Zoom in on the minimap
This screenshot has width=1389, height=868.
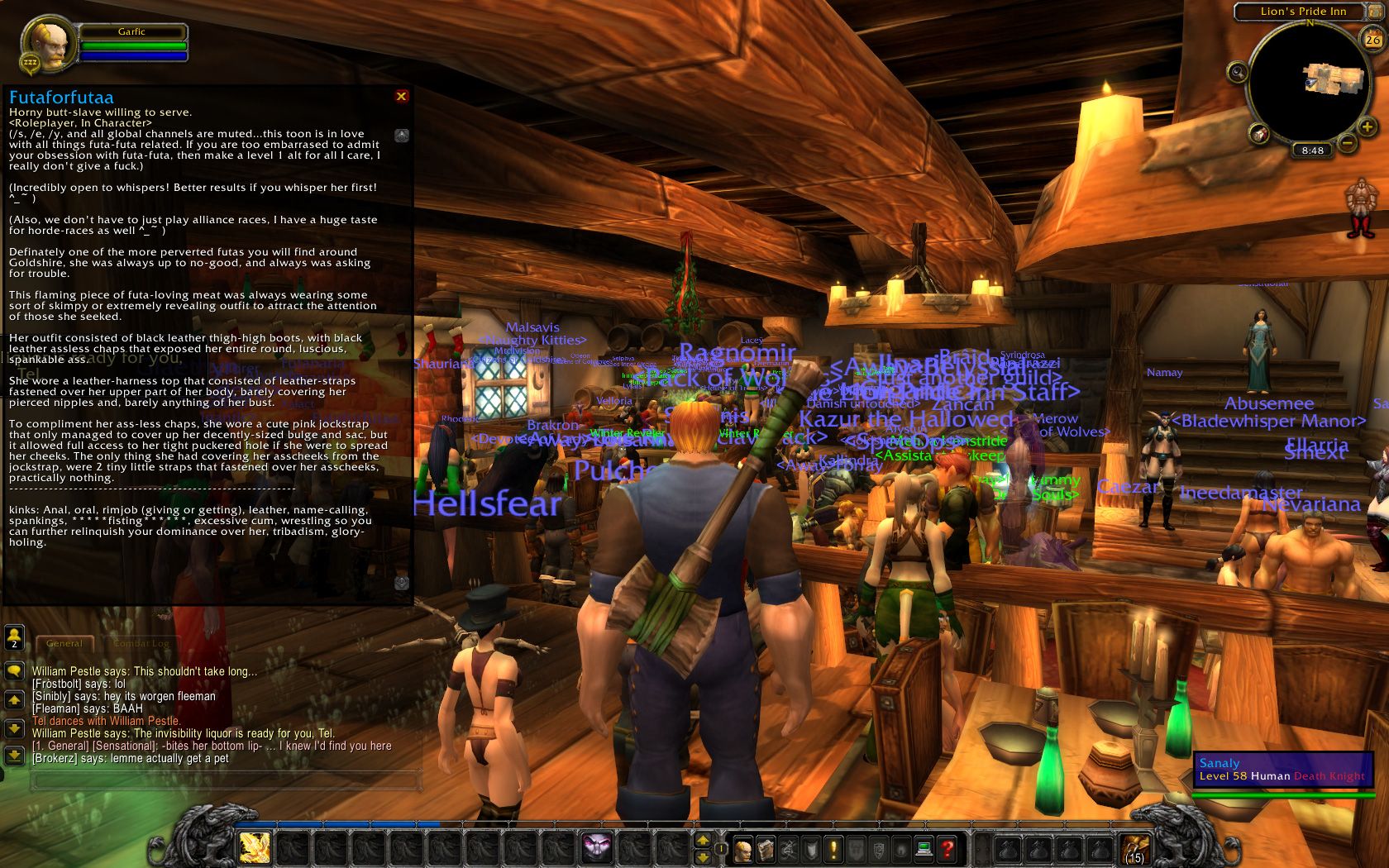coord(1367,126)
